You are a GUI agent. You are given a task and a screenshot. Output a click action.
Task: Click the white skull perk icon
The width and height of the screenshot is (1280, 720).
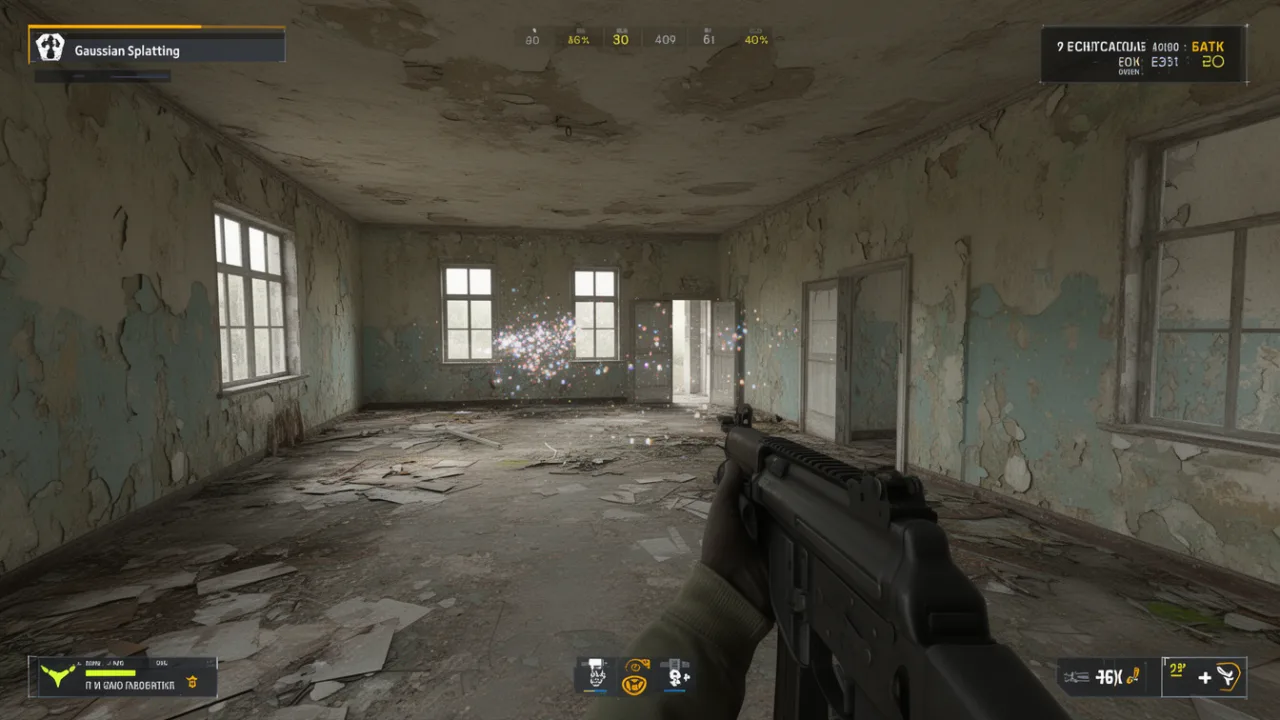click(597, 678)
